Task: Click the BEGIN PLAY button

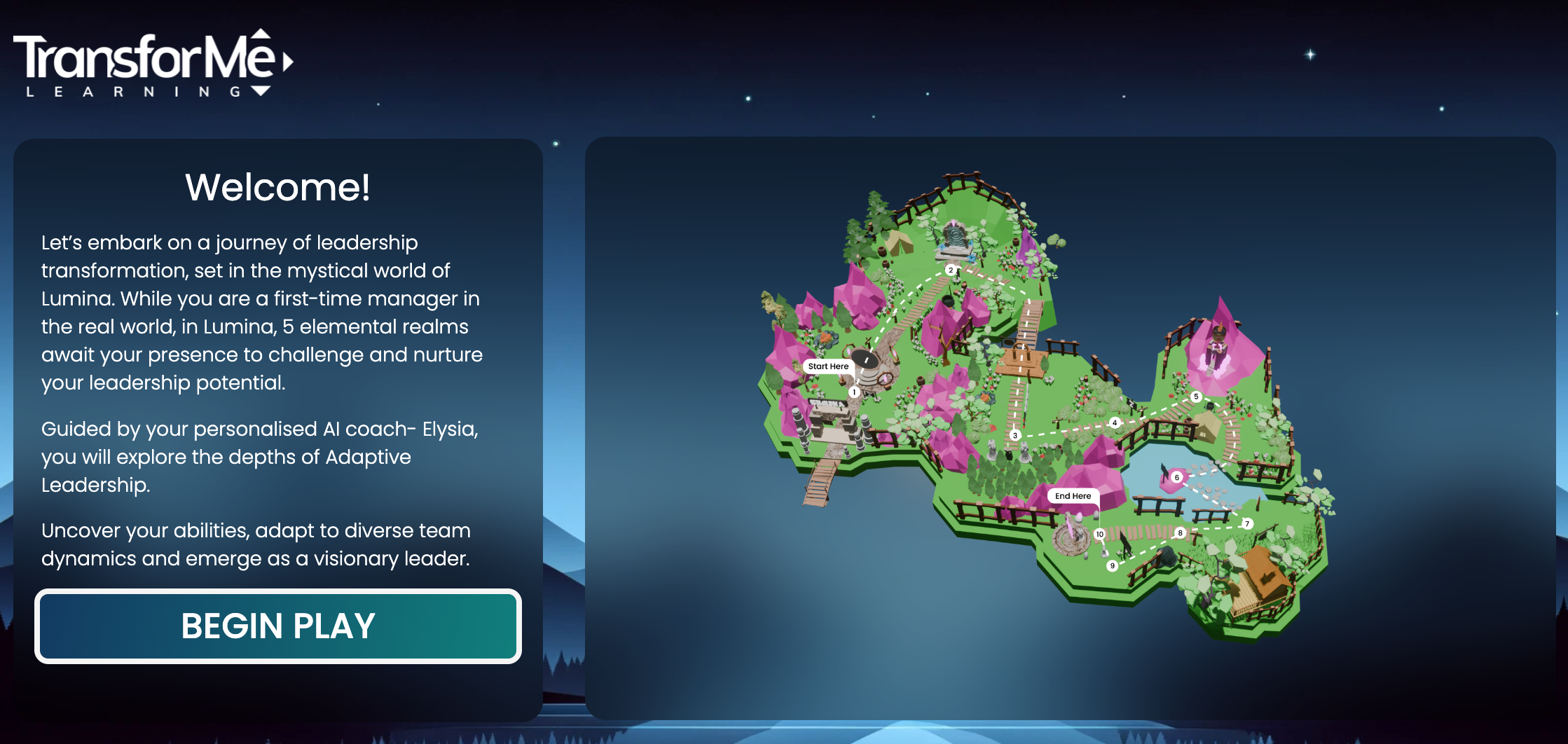Action: point(278,626)
